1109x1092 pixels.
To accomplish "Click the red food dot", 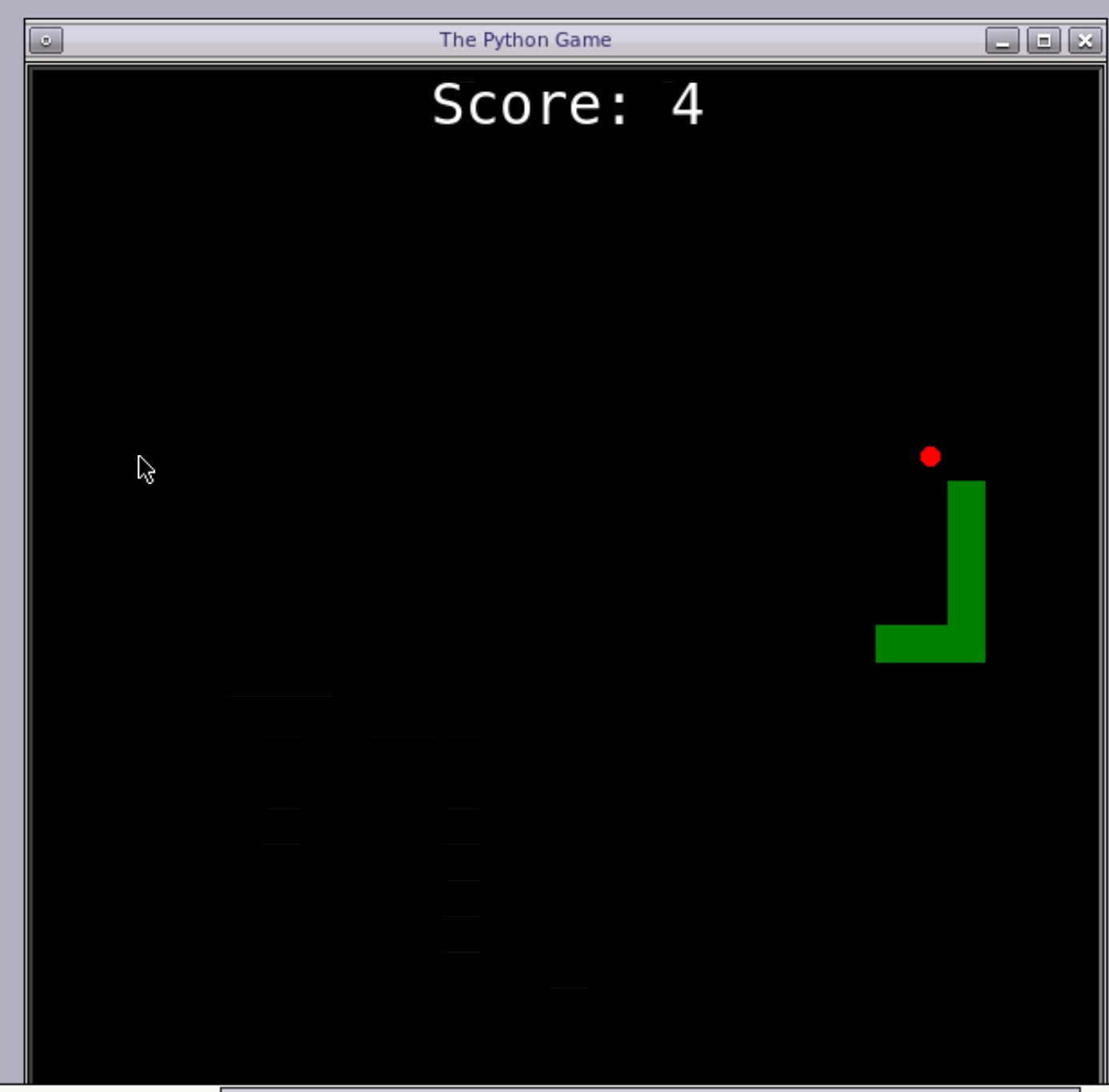I will click(931, 457).
